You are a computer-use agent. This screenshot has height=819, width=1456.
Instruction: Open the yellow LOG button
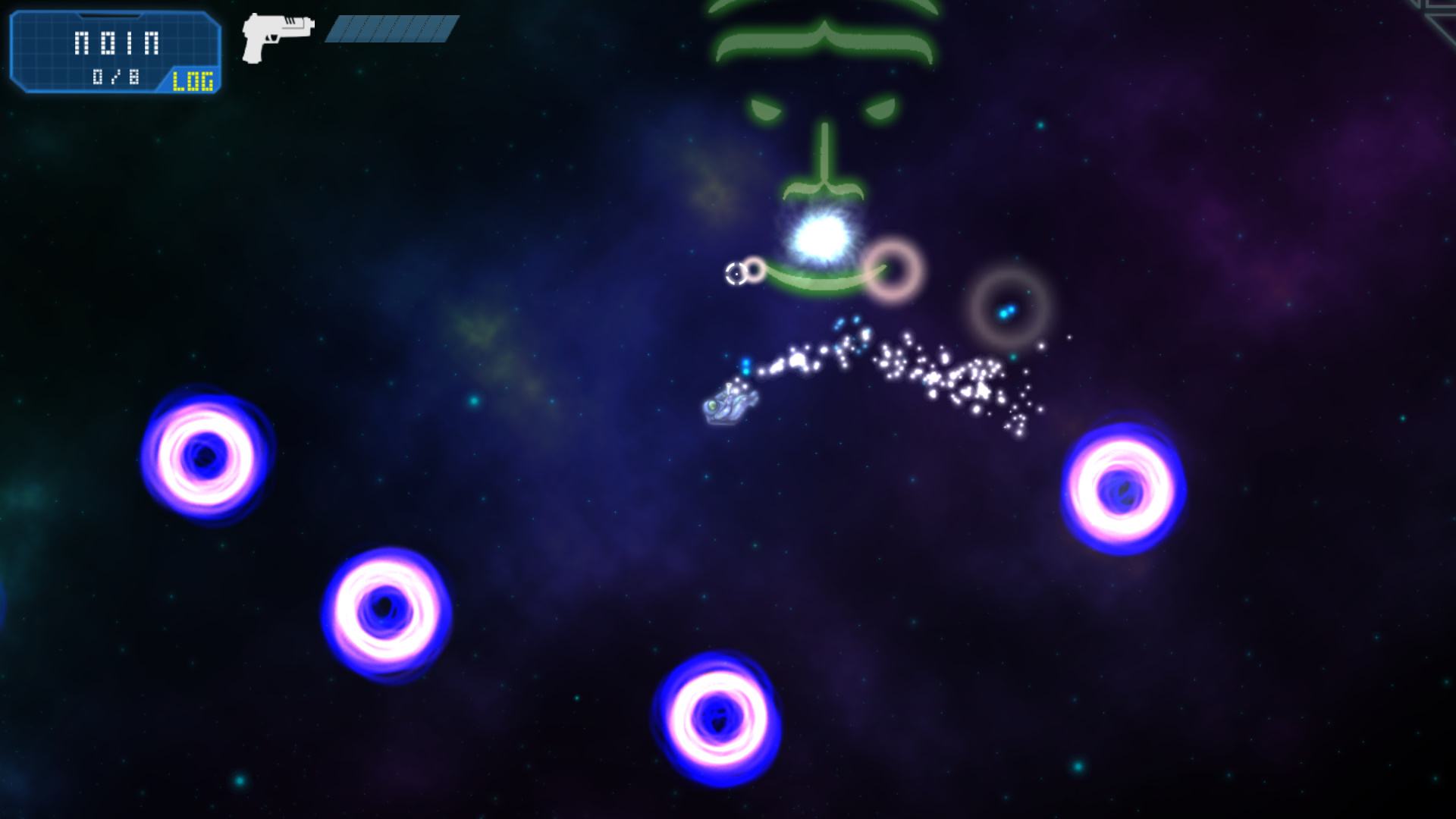(x=193, y=80)
